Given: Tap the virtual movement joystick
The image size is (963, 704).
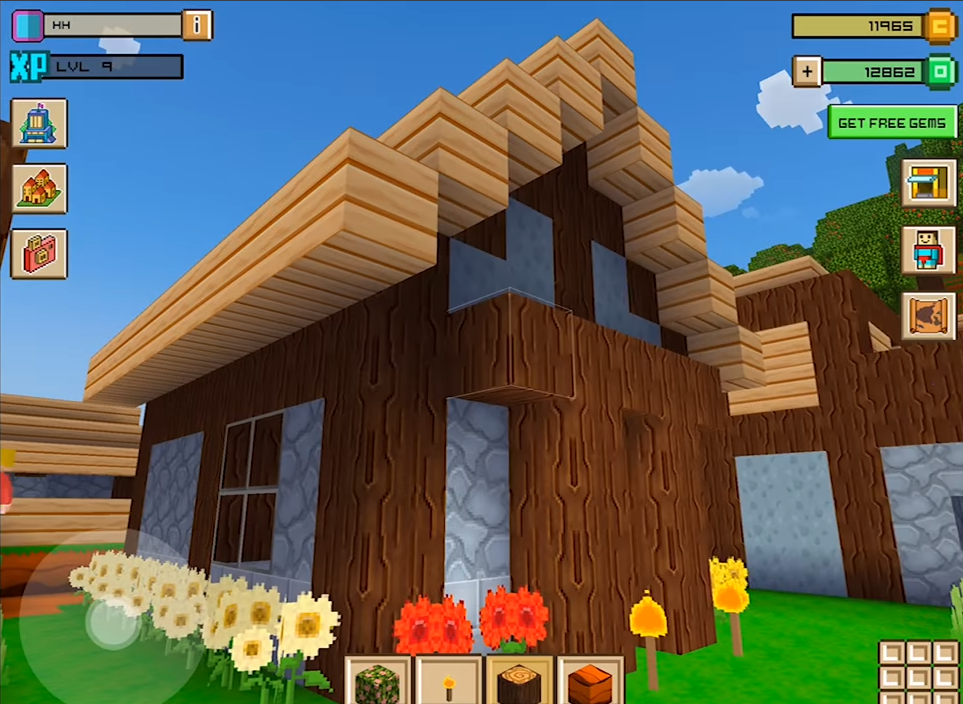Looking at the screenshot, I should point(108,622).
